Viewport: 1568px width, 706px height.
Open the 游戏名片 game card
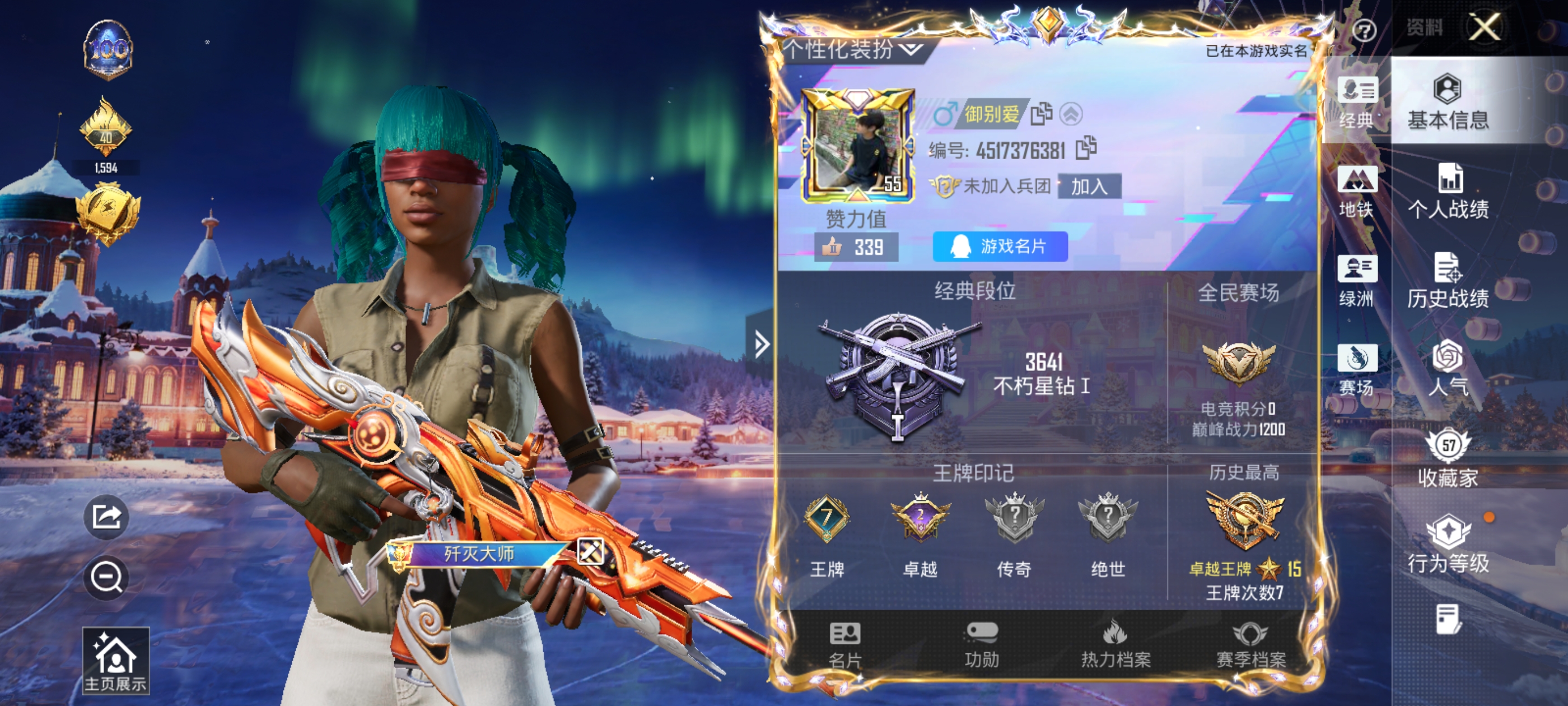coord(1000,246)
